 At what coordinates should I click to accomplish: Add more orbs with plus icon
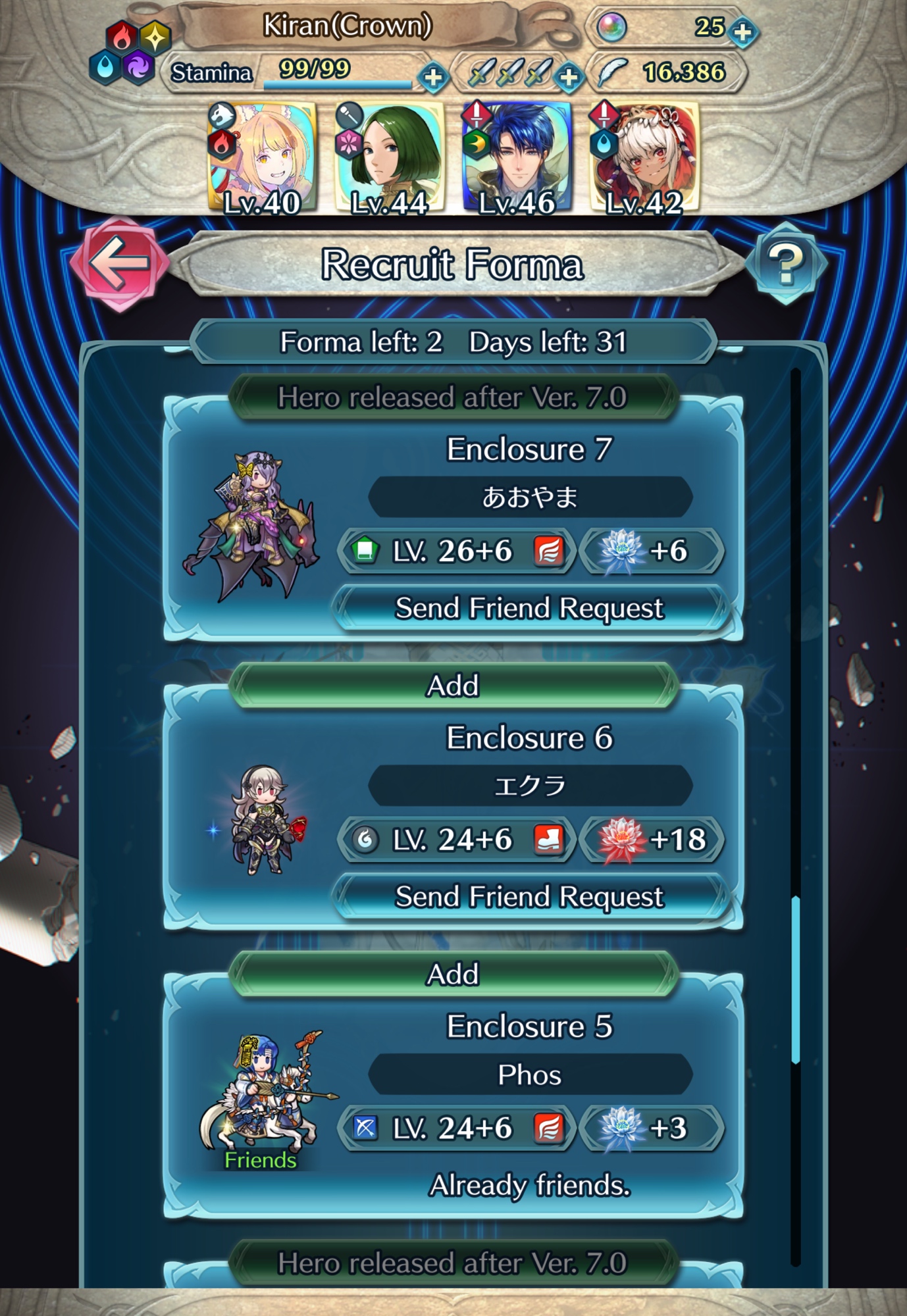pos(744,32)
